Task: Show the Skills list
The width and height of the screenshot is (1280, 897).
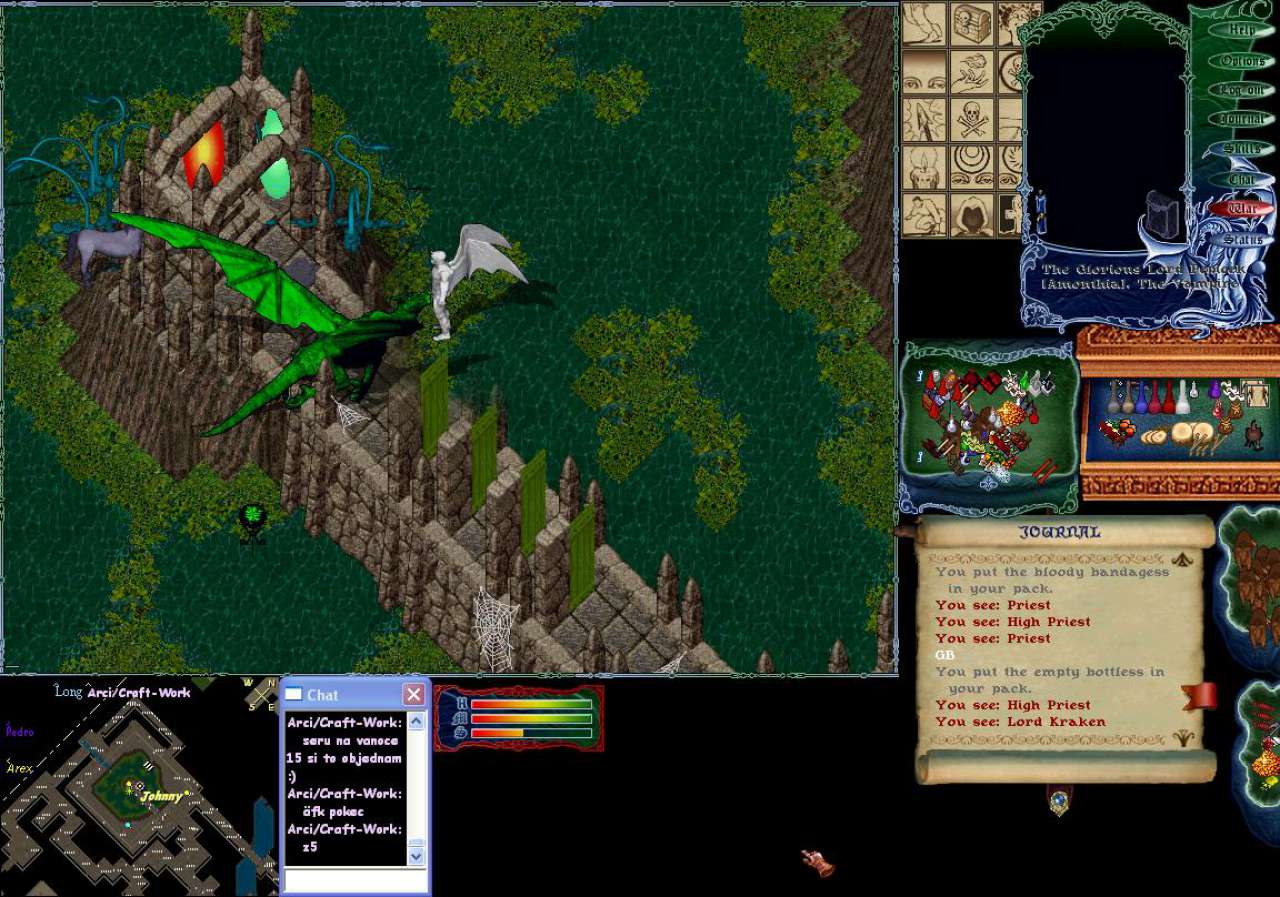Action: tap(1242, 149)
